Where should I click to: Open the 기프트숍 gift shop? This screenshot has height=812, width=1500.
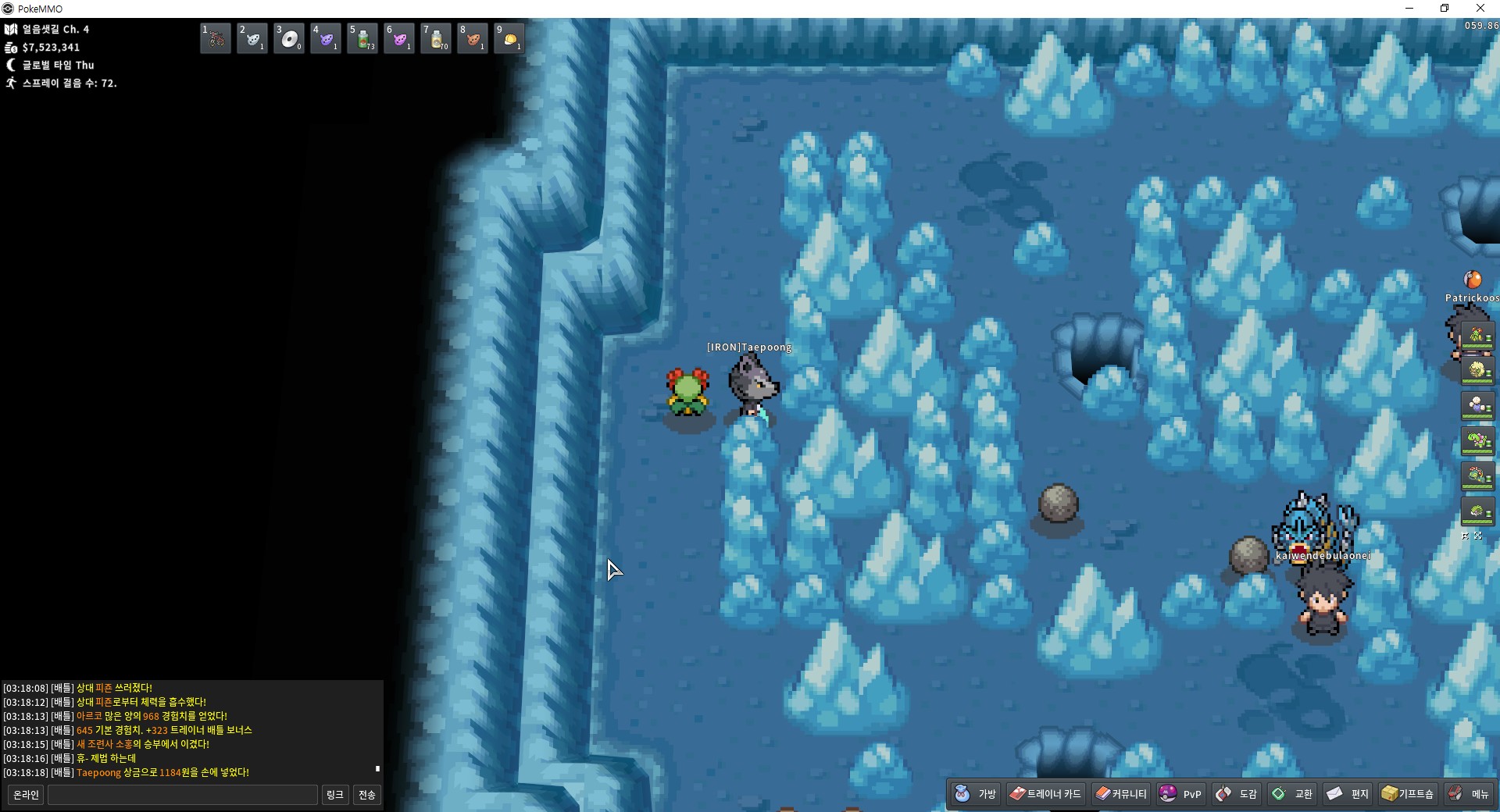tap(1408, 794)
